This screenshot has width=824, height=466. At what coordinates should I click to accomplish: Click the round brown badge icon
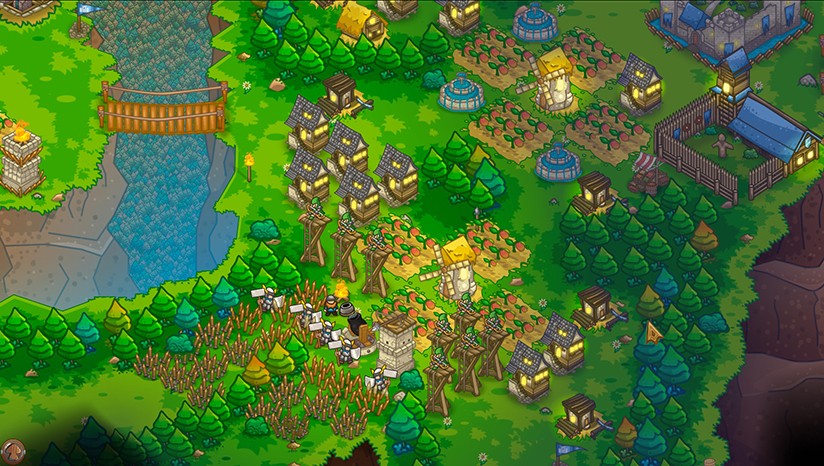click(12, 453)
